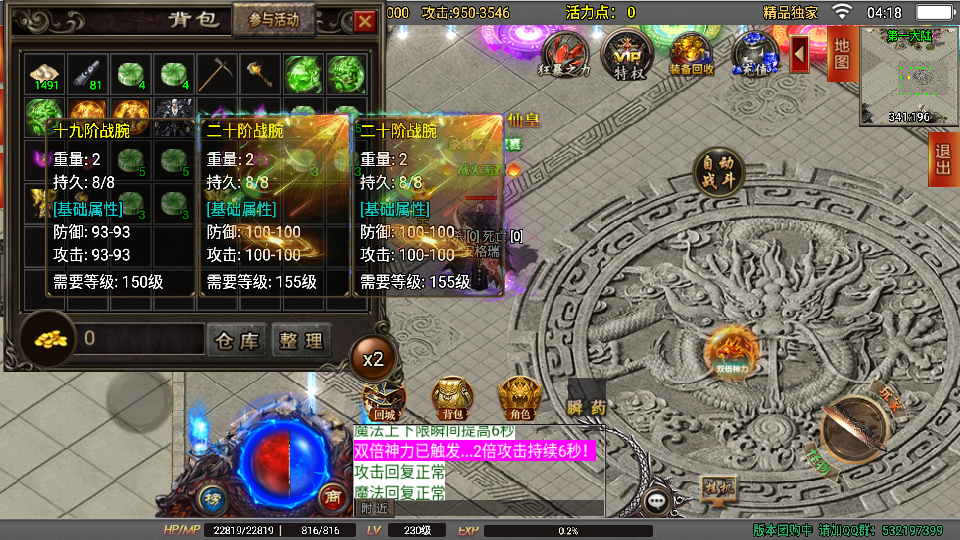The width and height of the screenshot is (960, 540).
Task: Click the 第一大陆 minimap
Action: [x=906, y=77]
